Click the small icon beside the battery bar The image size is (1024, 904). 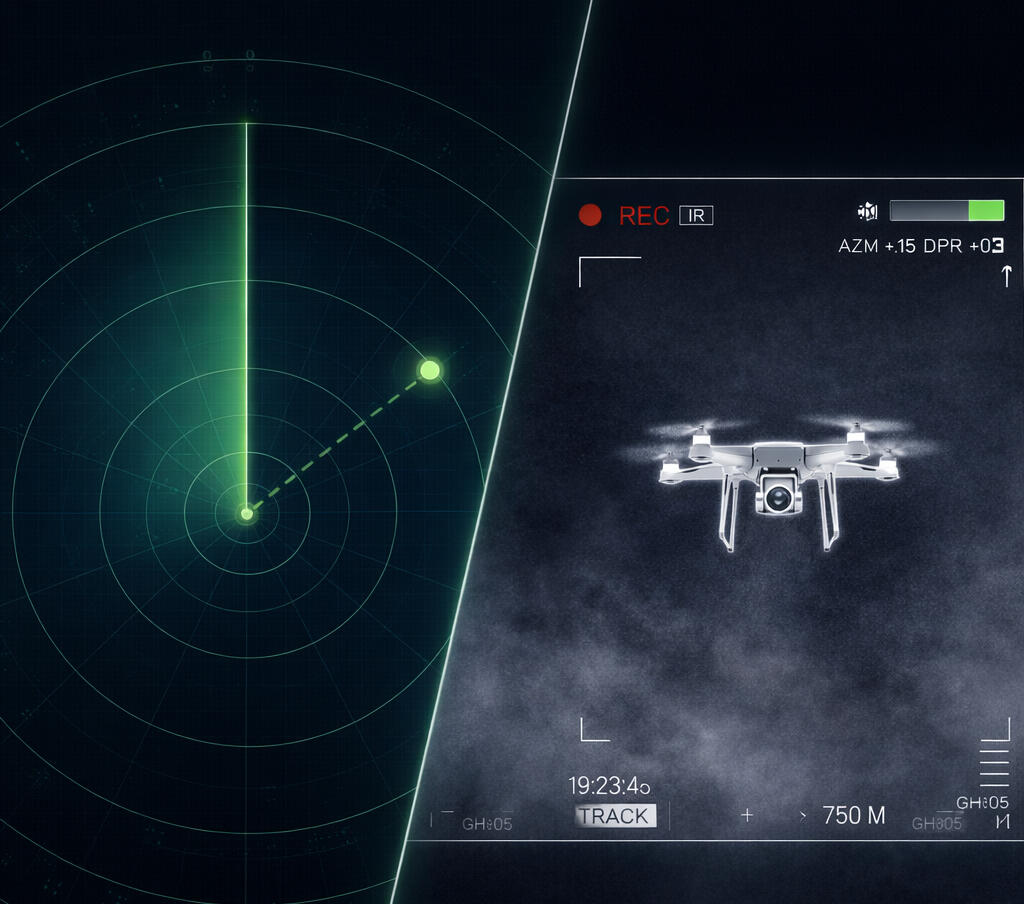pyautogui.click(x=867, y=211)
